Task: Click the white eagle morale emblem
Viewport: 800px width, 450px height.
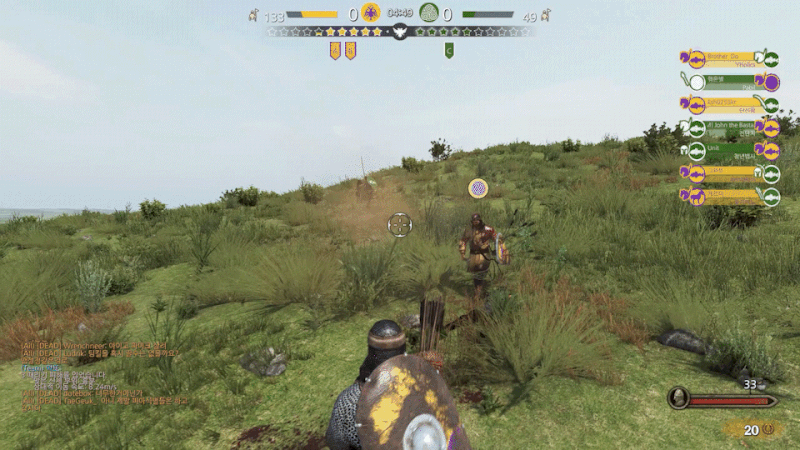Action: [x=400, y=32]
